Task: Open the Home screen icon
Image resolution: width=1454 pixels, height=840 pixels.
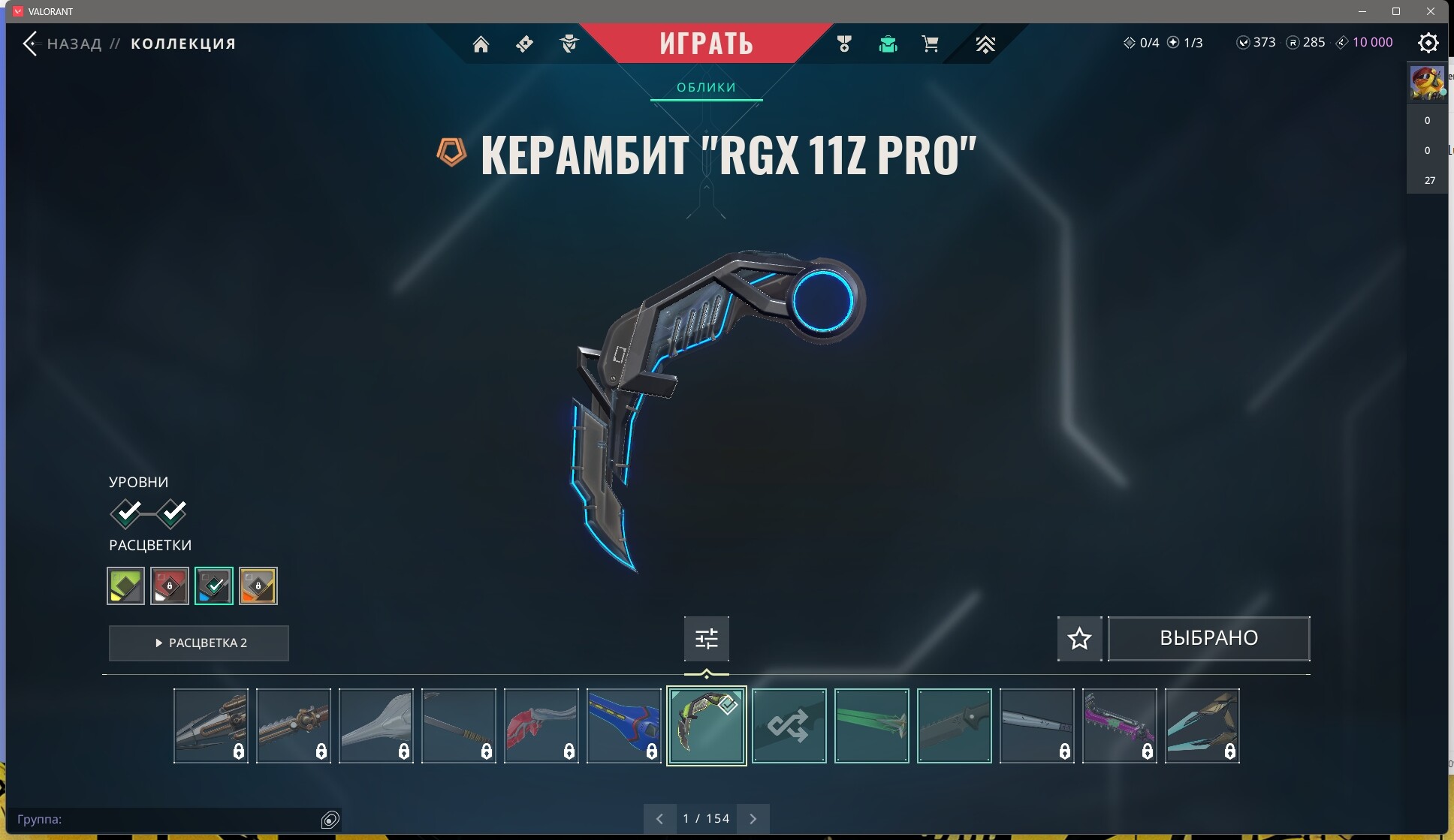Action: point(483,44)
